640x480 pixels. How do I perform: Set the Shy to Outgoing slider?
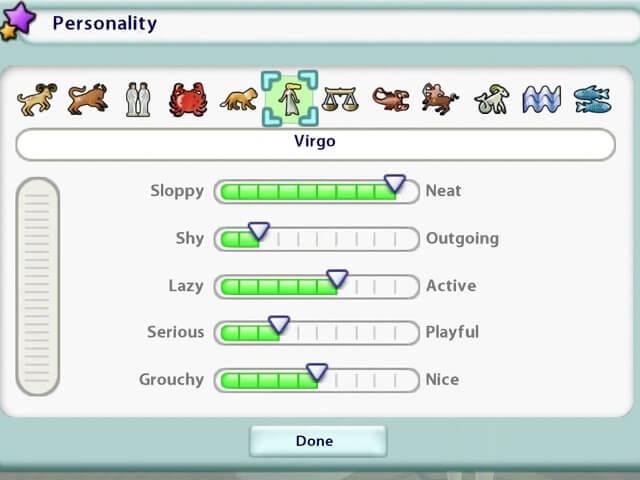[259, 232]
